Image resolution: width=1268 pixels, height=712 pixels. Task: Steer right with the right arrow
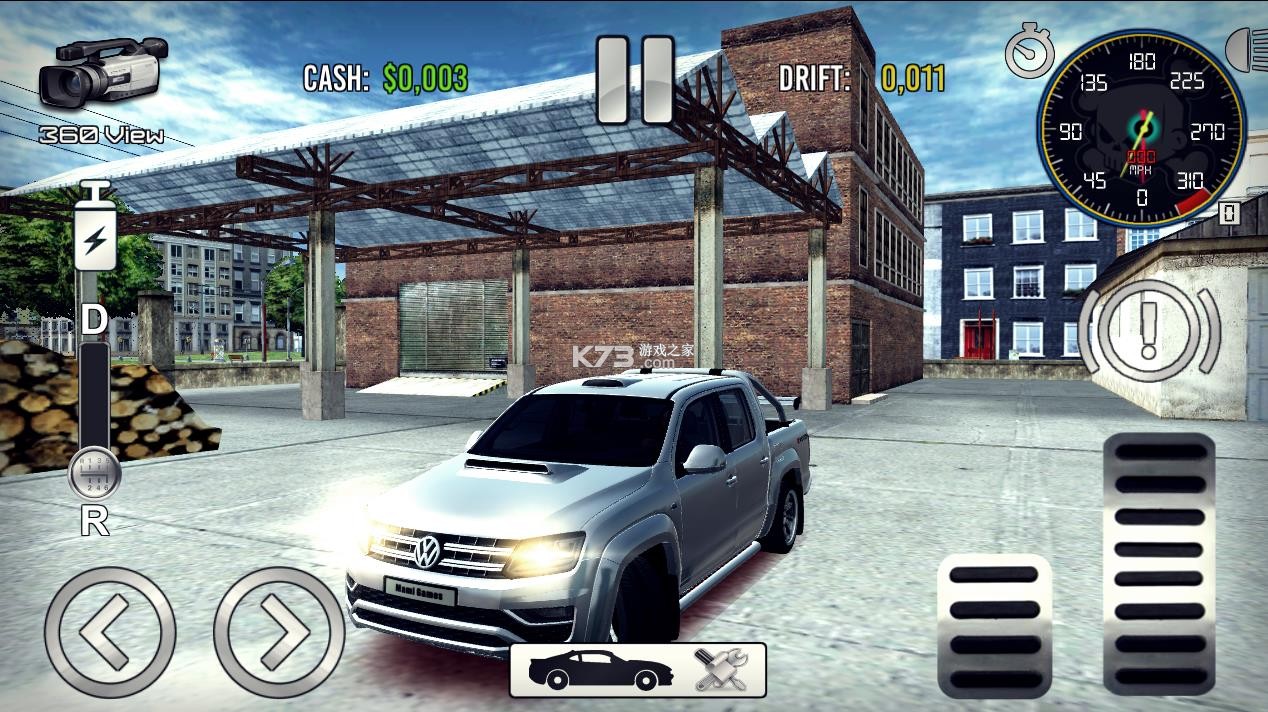(x=279, y=632)
